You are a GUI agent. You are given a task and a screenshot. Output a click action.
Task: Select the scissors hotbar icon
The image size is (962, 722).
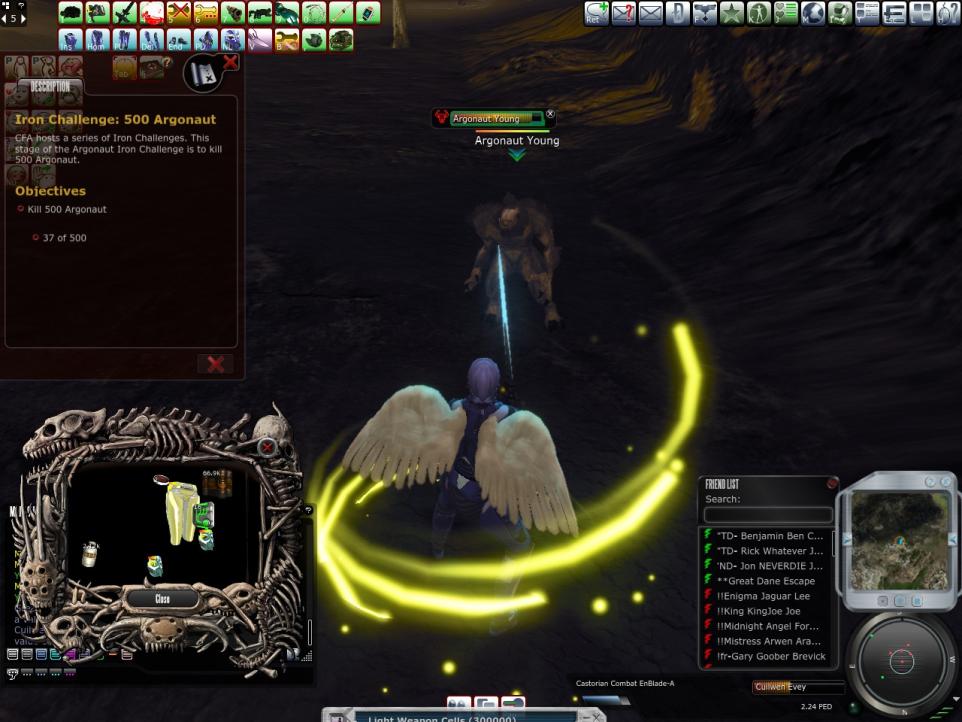pyautogui.click(x=260, y=40)
